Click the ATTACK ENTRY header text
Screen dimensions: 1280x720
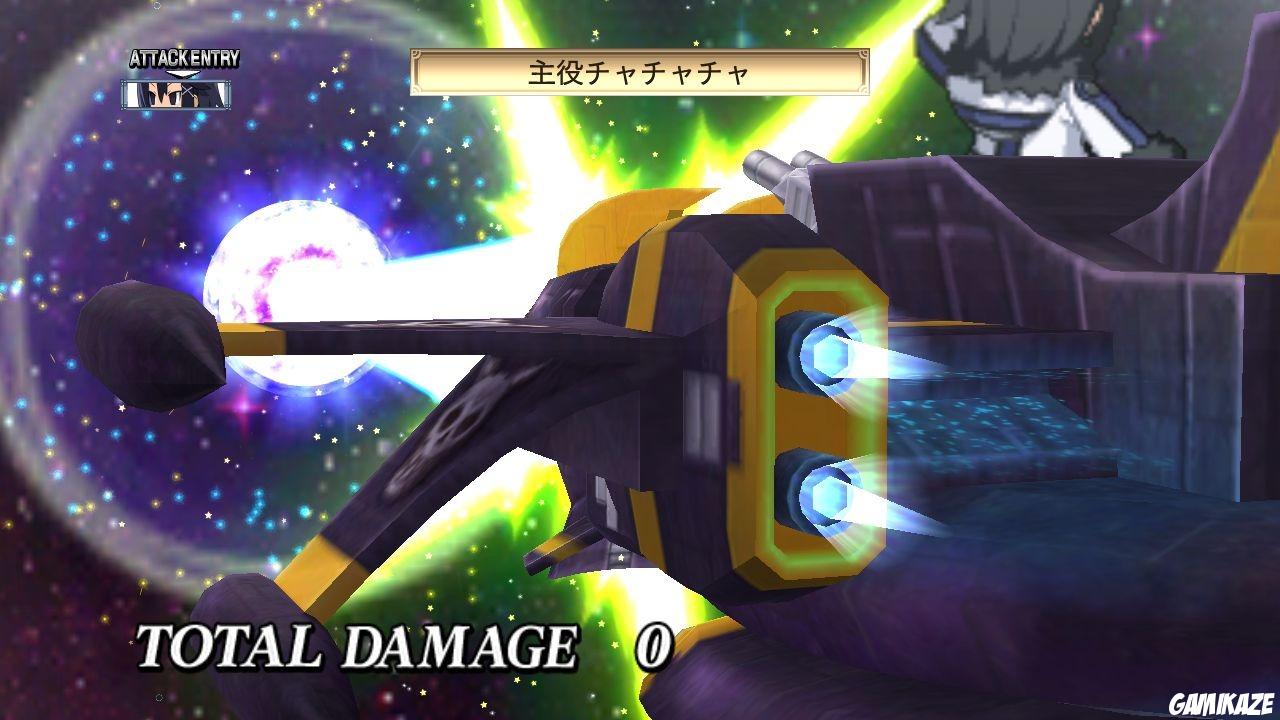point(183,57)
